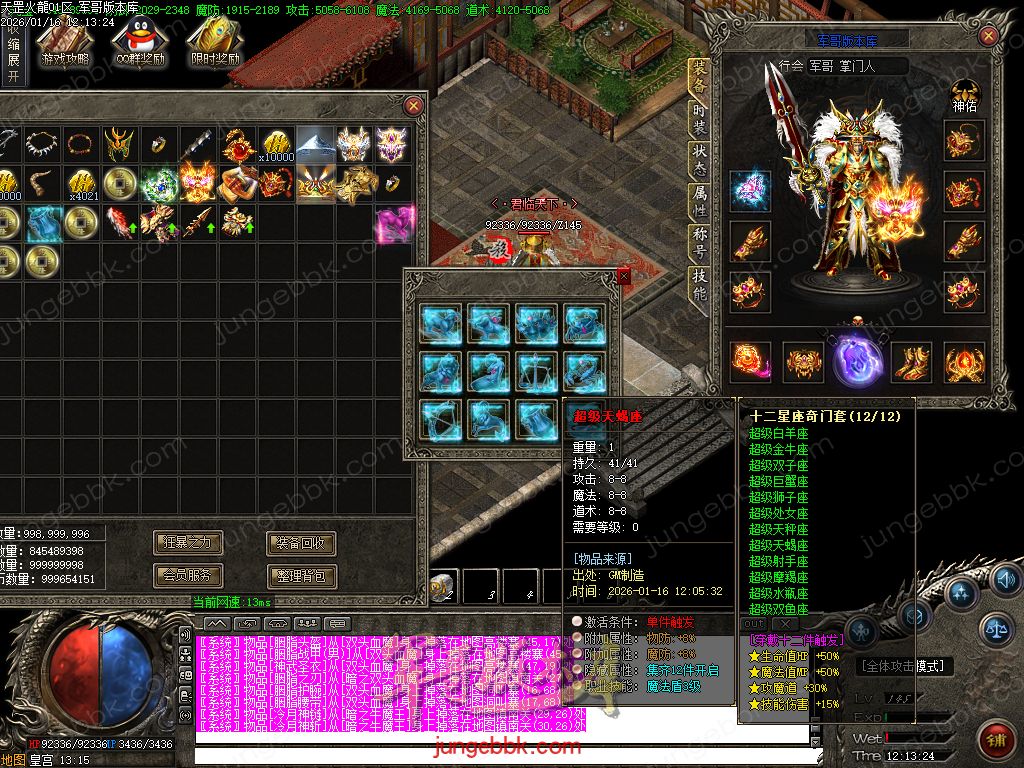The width and height of the screenshot is (1024, 768).
Task: Open the 会员服务 member services
Action: click(x=188, y=575)
